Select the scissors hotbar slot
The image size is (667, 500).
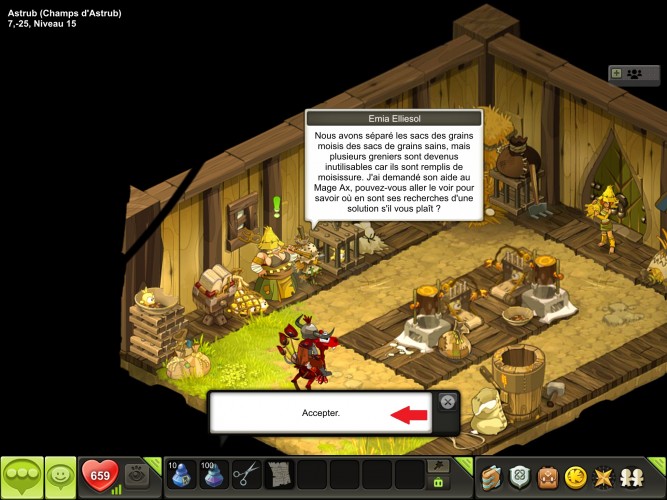[246, 475]
